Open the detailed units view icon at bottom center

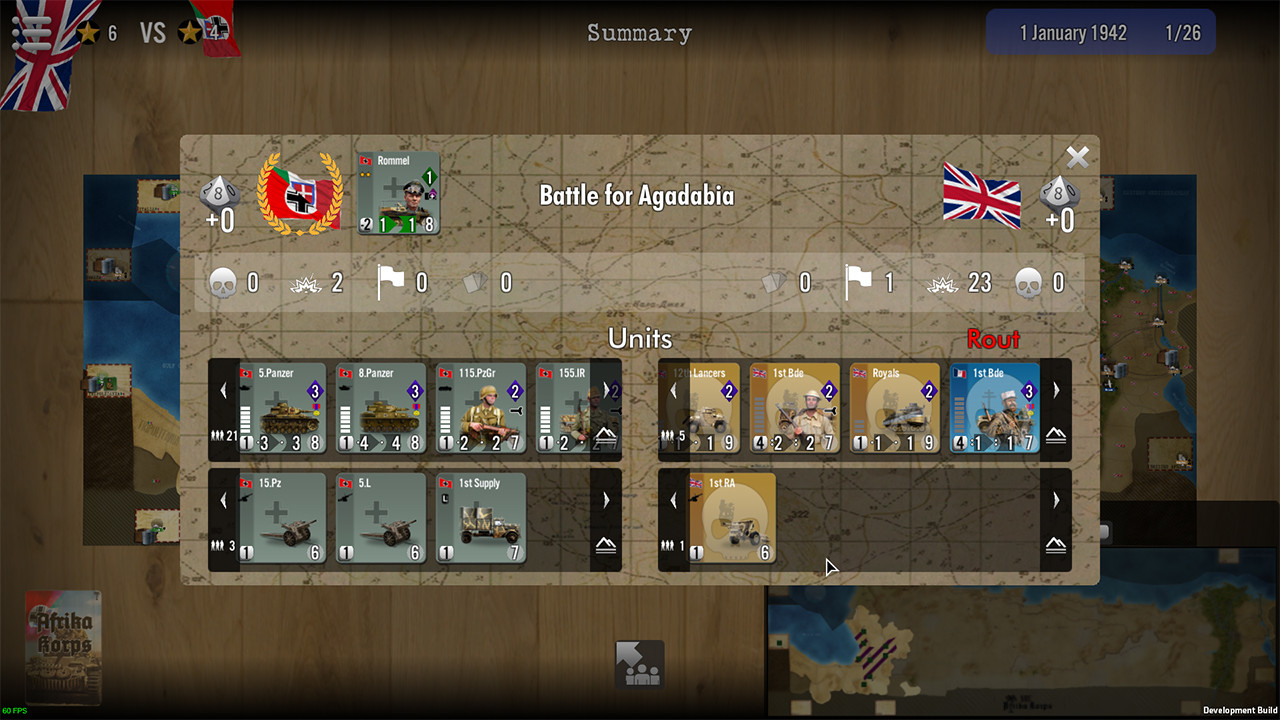pos(639,664)
